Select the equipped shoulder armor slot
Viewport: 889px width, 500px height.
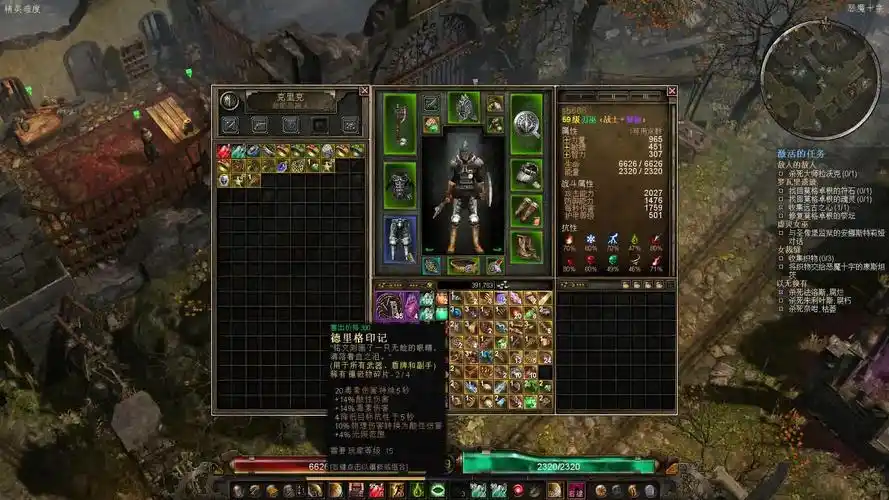click(x=494, y=104)
